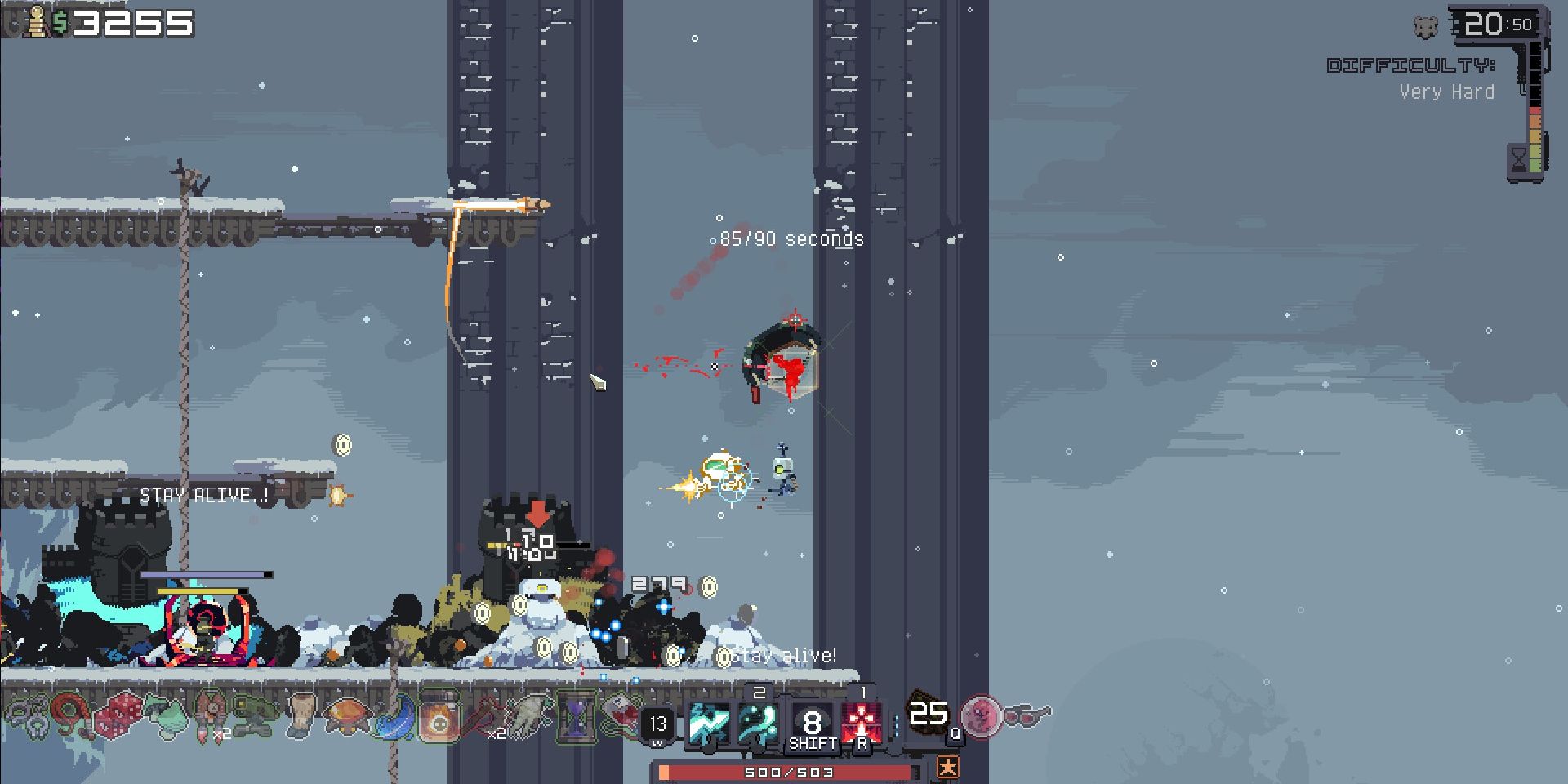
Task: Click the 20:50 game timer display
Action: point(1495,23)
